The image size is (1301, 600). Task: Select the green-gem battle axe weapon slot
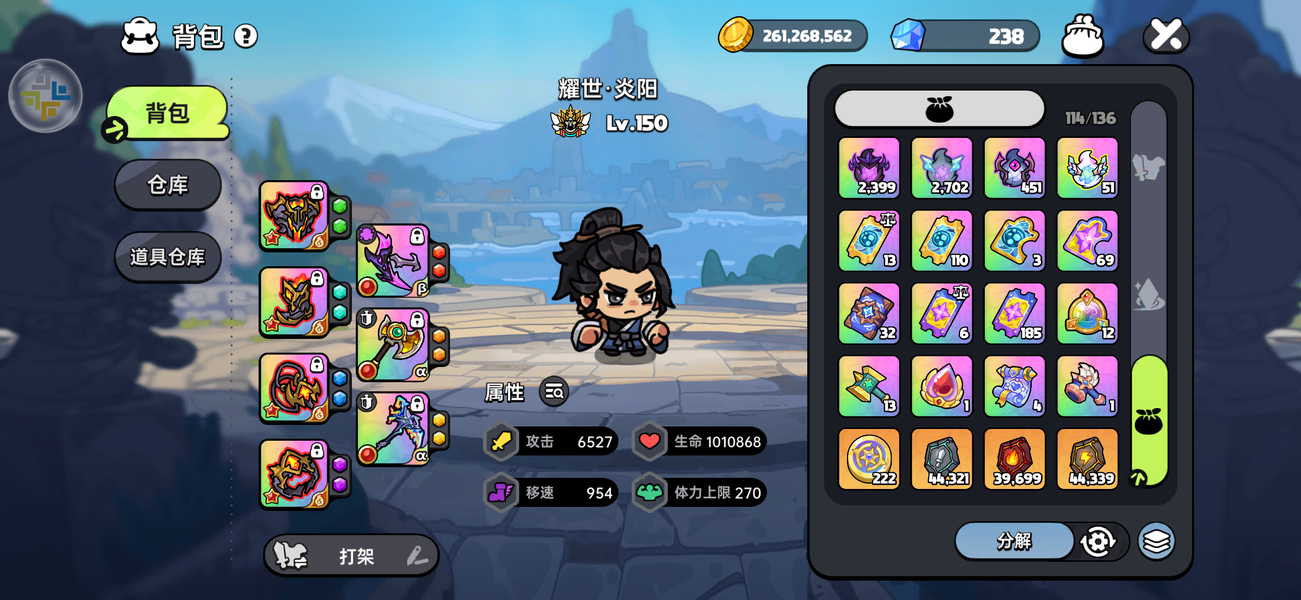click(392, 344)
